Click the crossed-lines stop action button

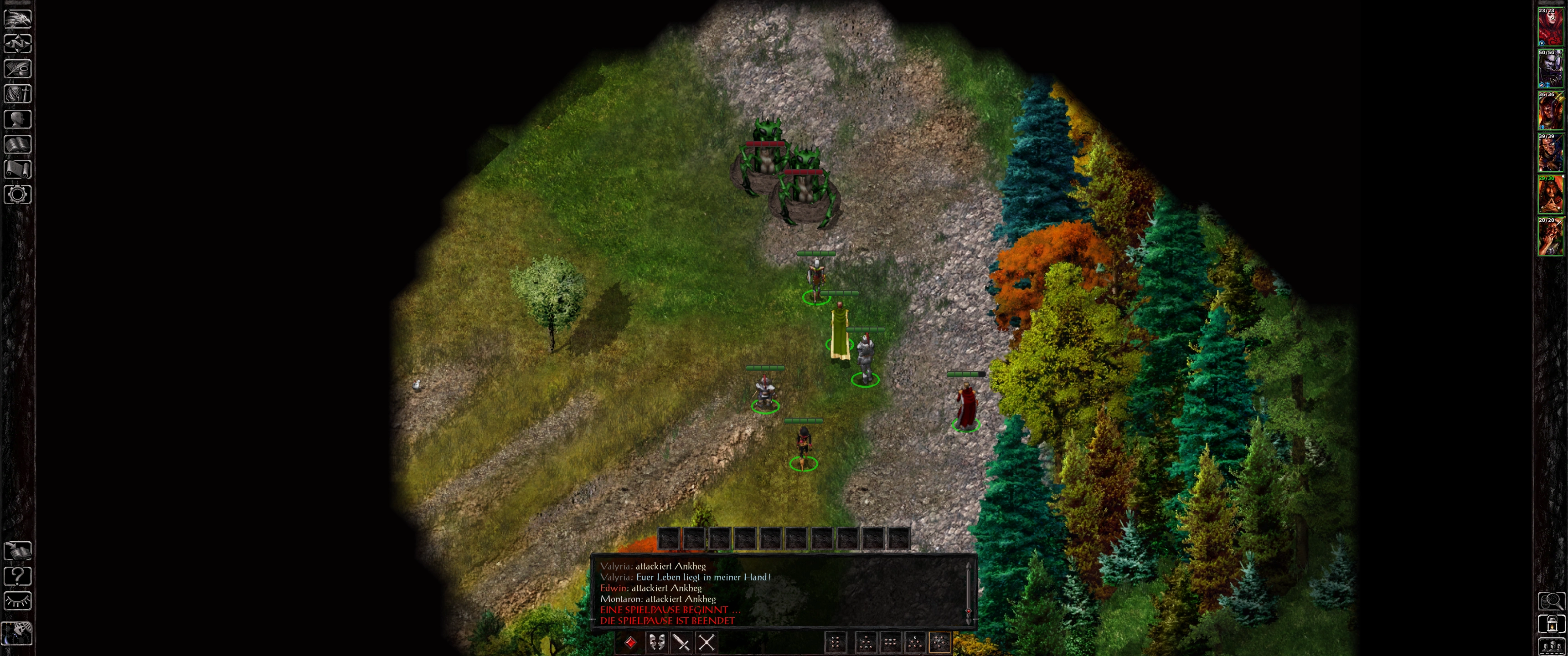[x=706, y=642]
